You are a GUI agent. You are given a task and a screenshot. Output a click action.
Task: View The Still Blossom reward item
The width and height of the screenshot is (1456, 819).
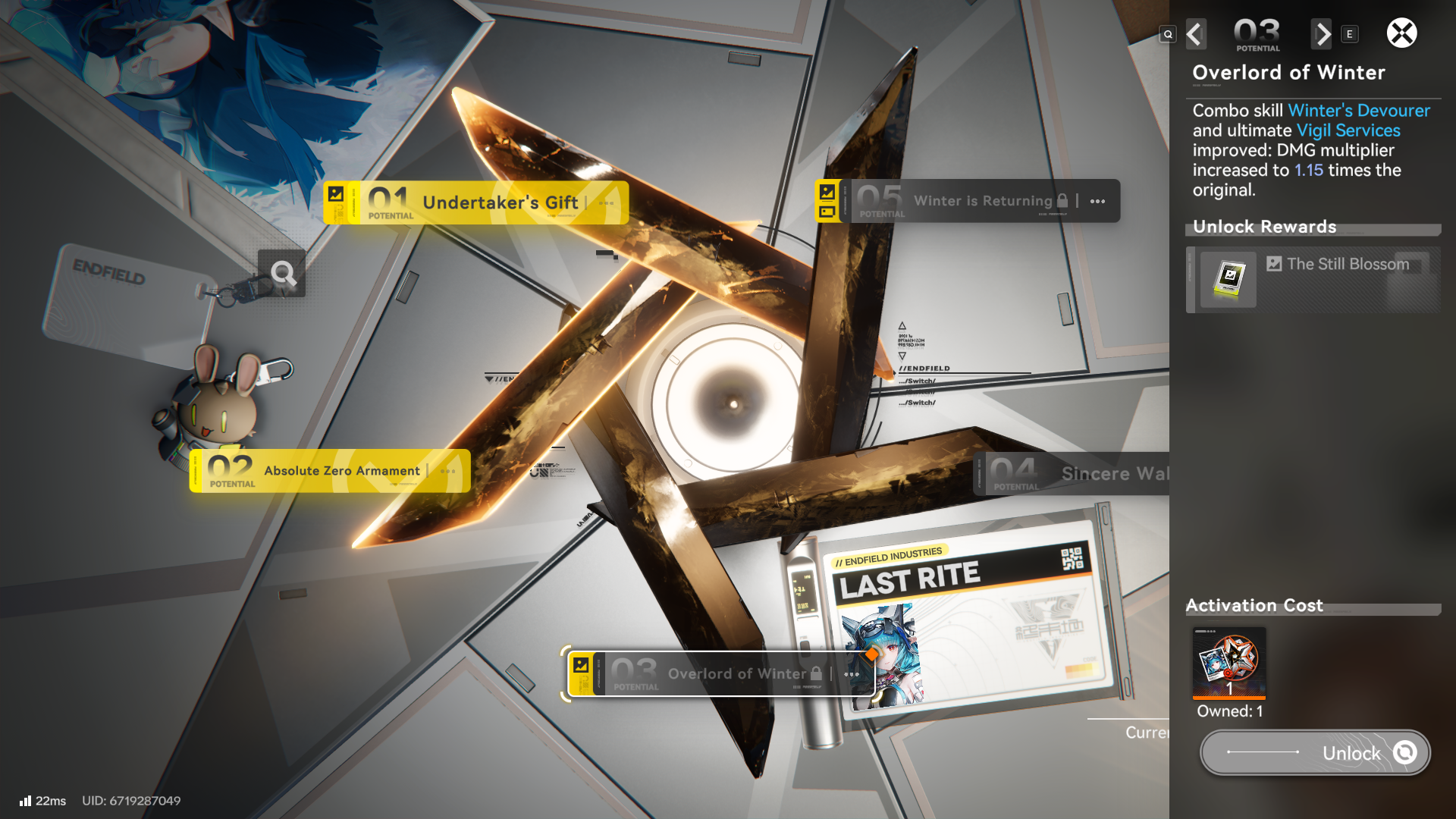click(1228, 280)
